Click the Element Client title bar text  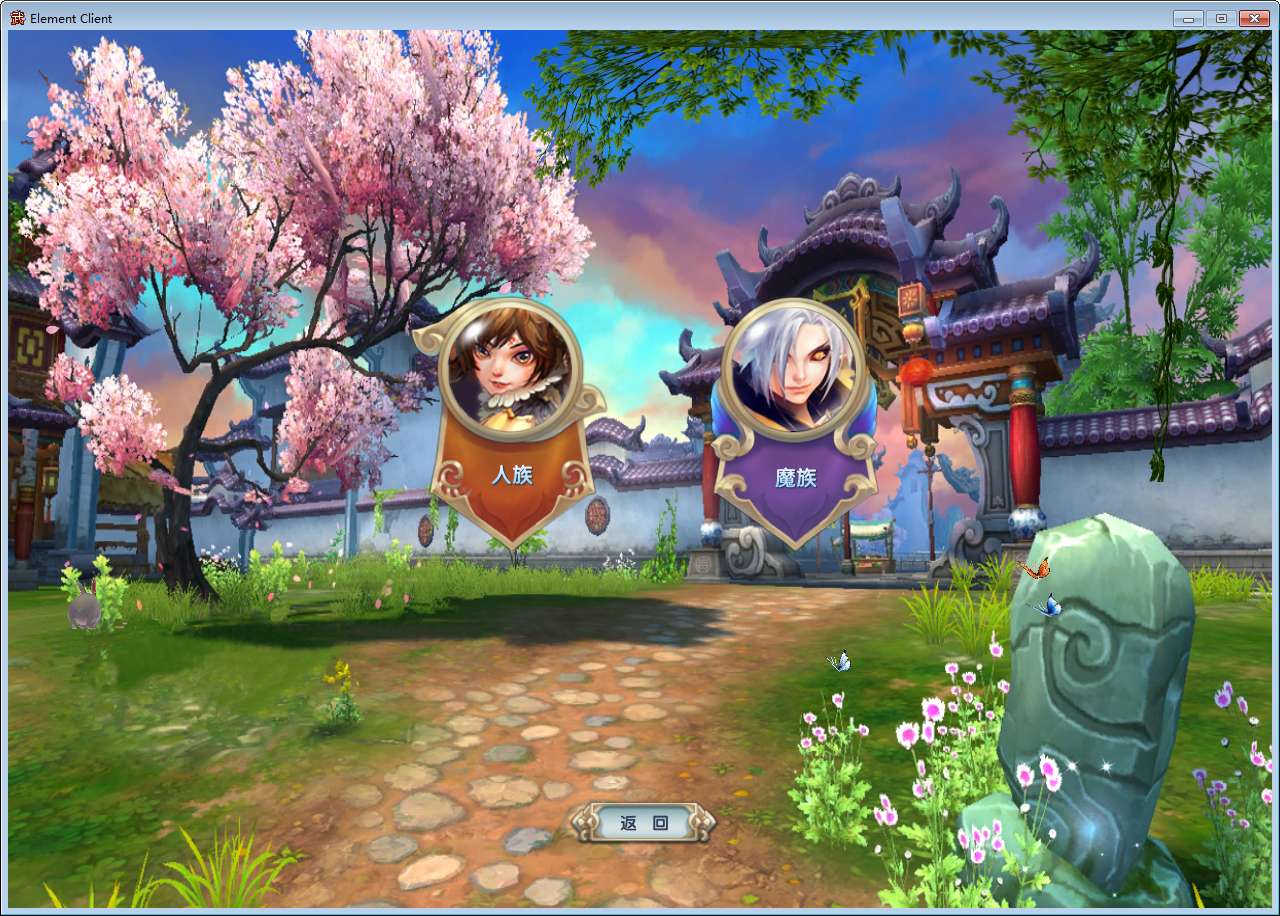(x=70, y=18)
